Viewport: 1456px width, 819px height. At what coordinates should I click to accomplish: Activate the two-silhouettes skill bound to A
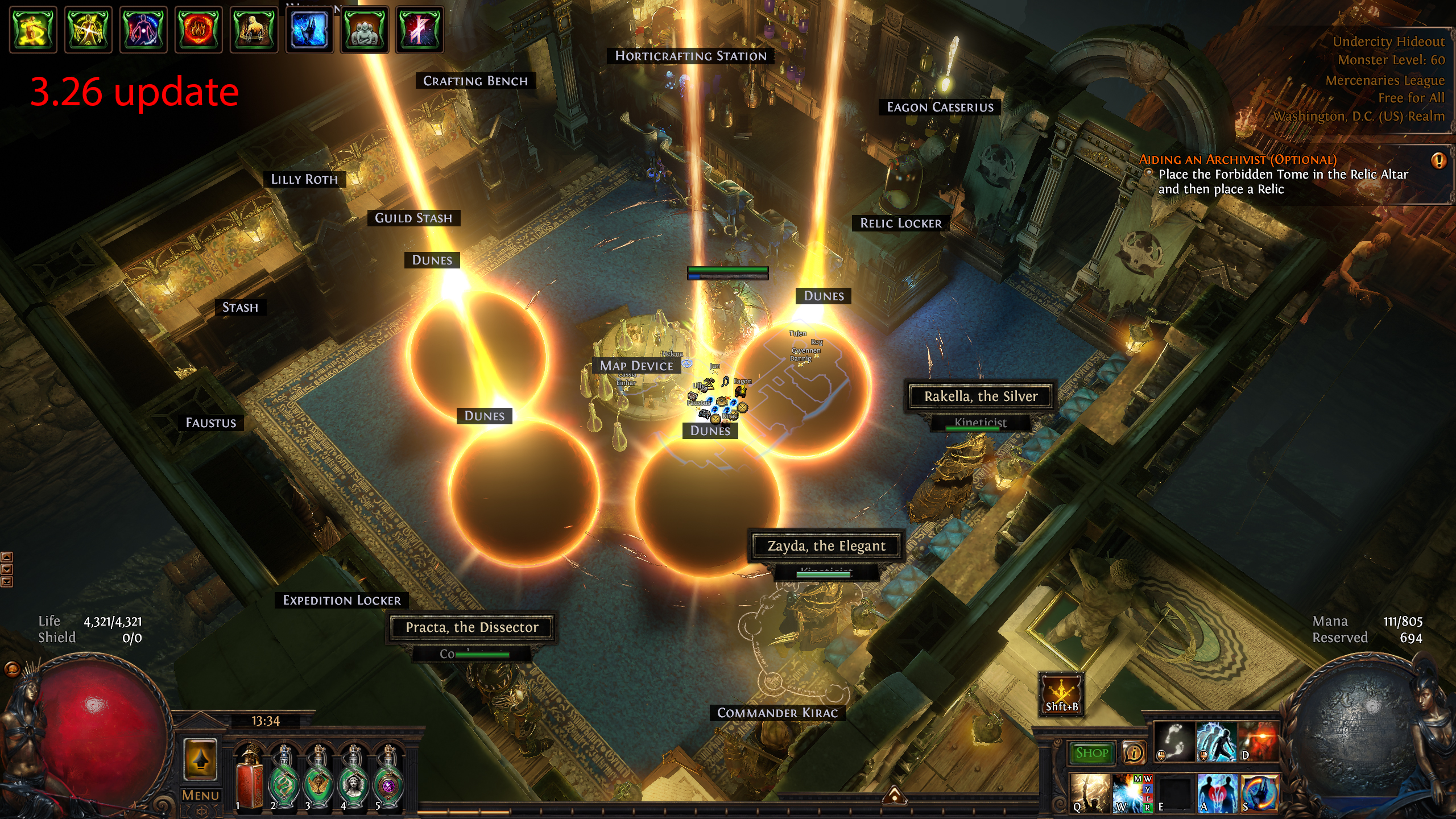[x=1217, y=793]
